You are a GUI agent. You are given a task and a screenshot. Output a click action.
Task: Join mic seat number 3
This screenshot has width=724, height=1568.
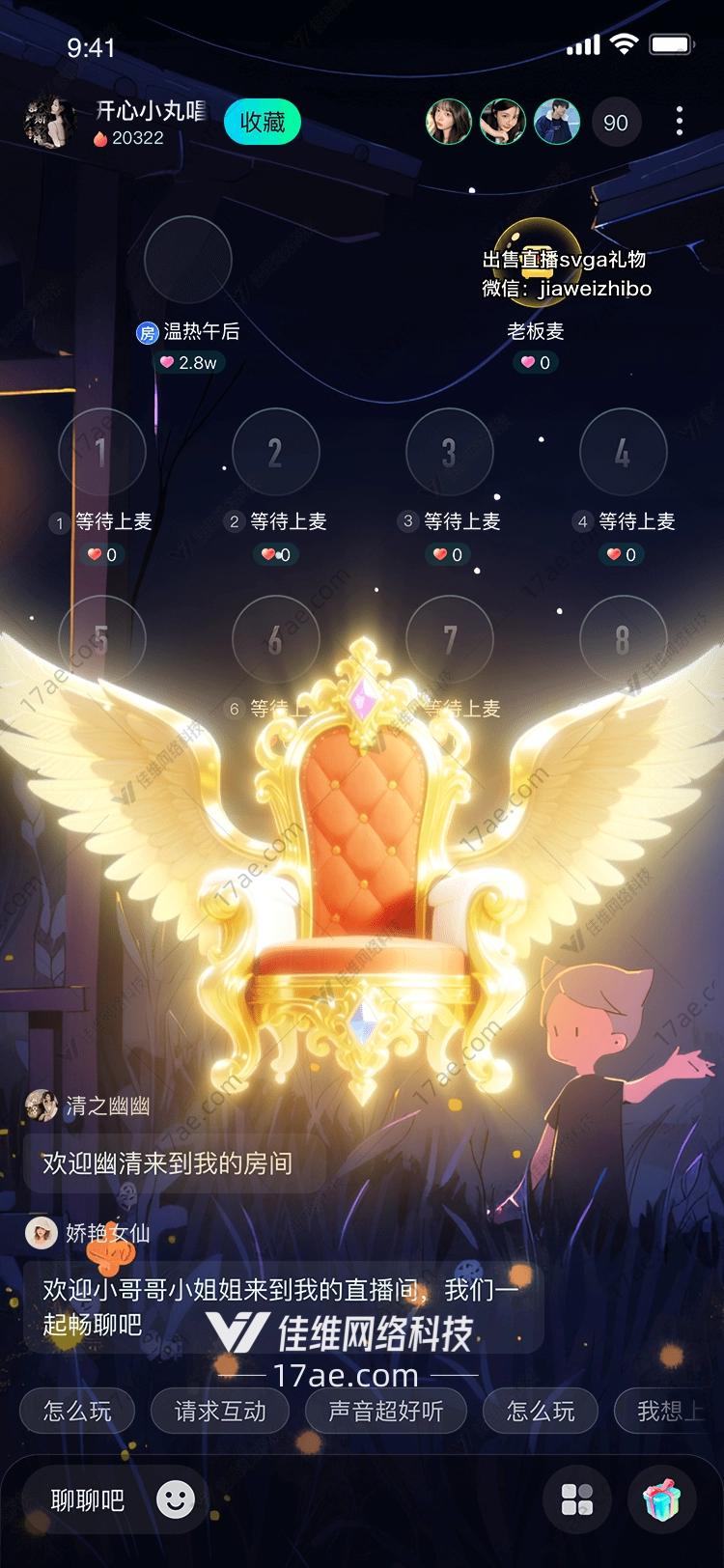coord(449,452)
